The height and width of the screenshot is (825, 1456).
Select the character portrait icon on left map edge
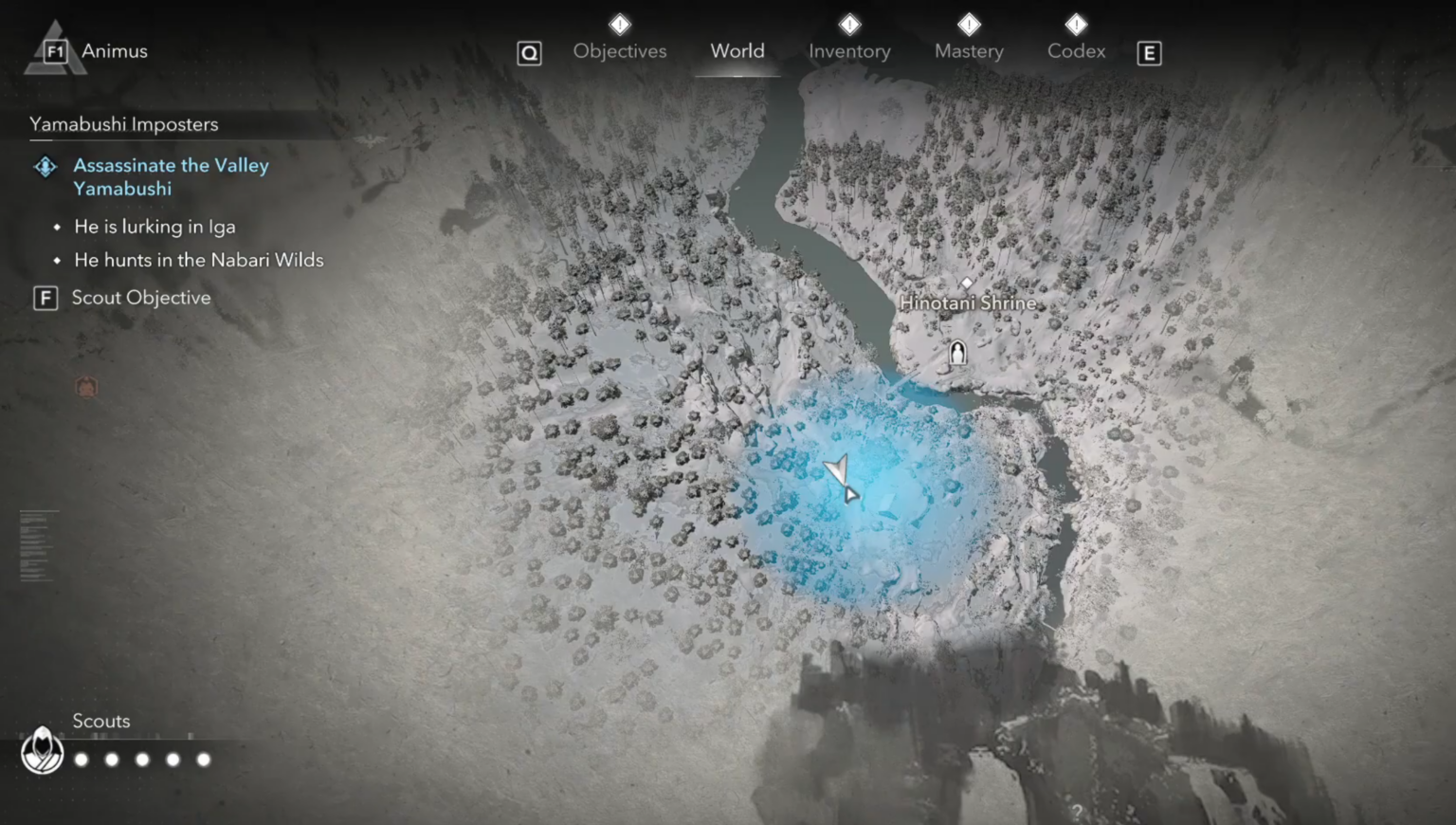(x=86, y=385)
